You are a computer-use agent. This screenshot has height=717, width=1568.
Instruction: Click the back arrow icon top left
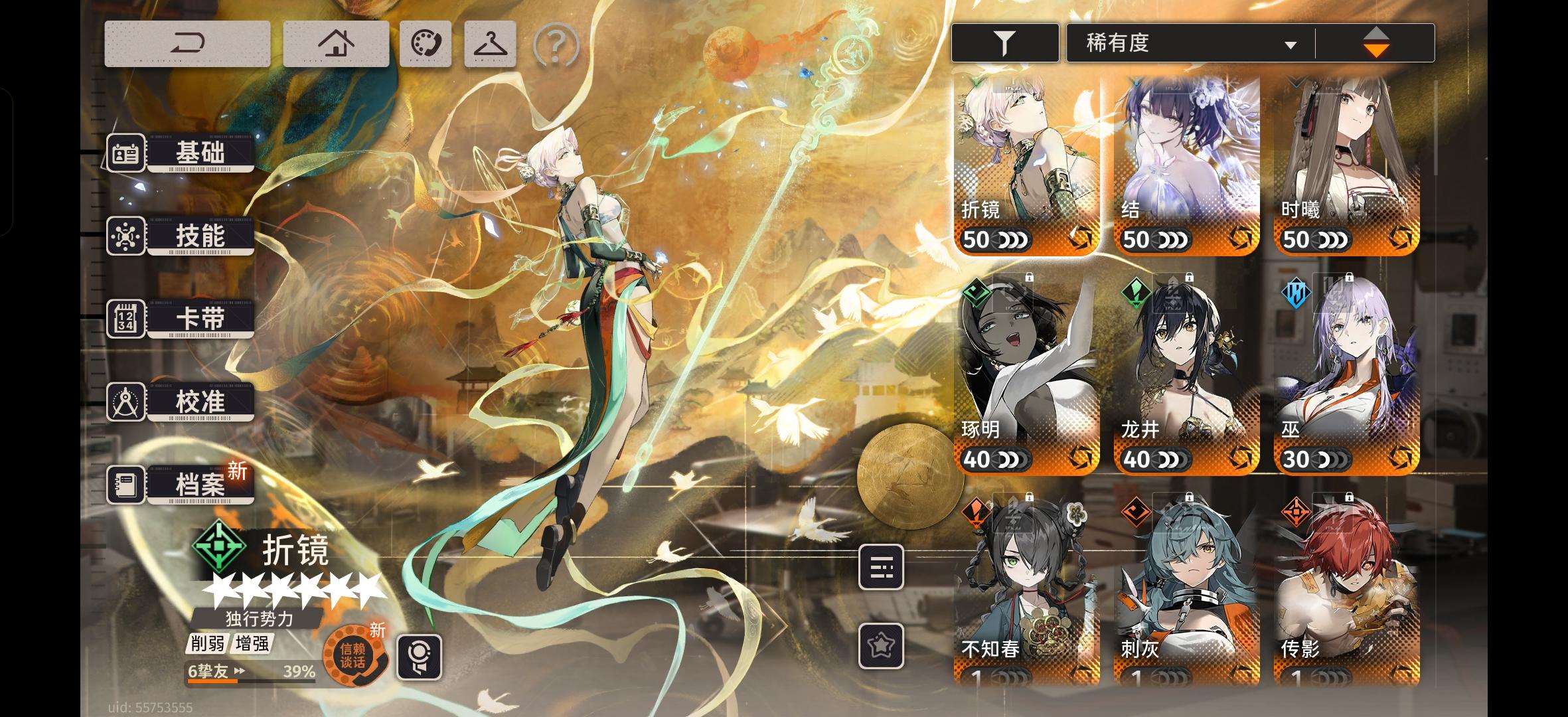(x=188, y=42)
